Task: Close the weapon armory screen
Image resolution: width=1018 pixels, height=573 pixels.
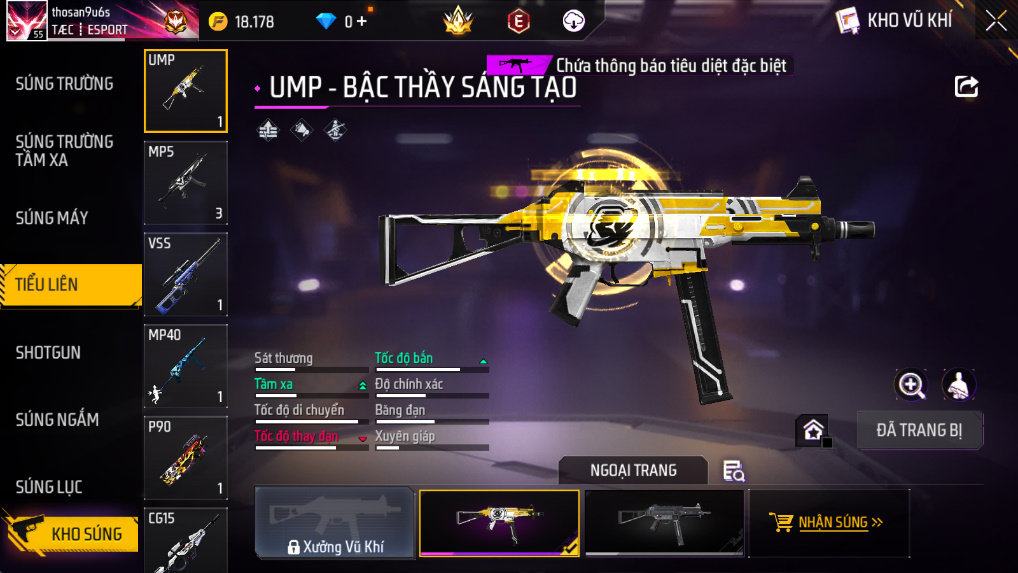Action: 995,21
